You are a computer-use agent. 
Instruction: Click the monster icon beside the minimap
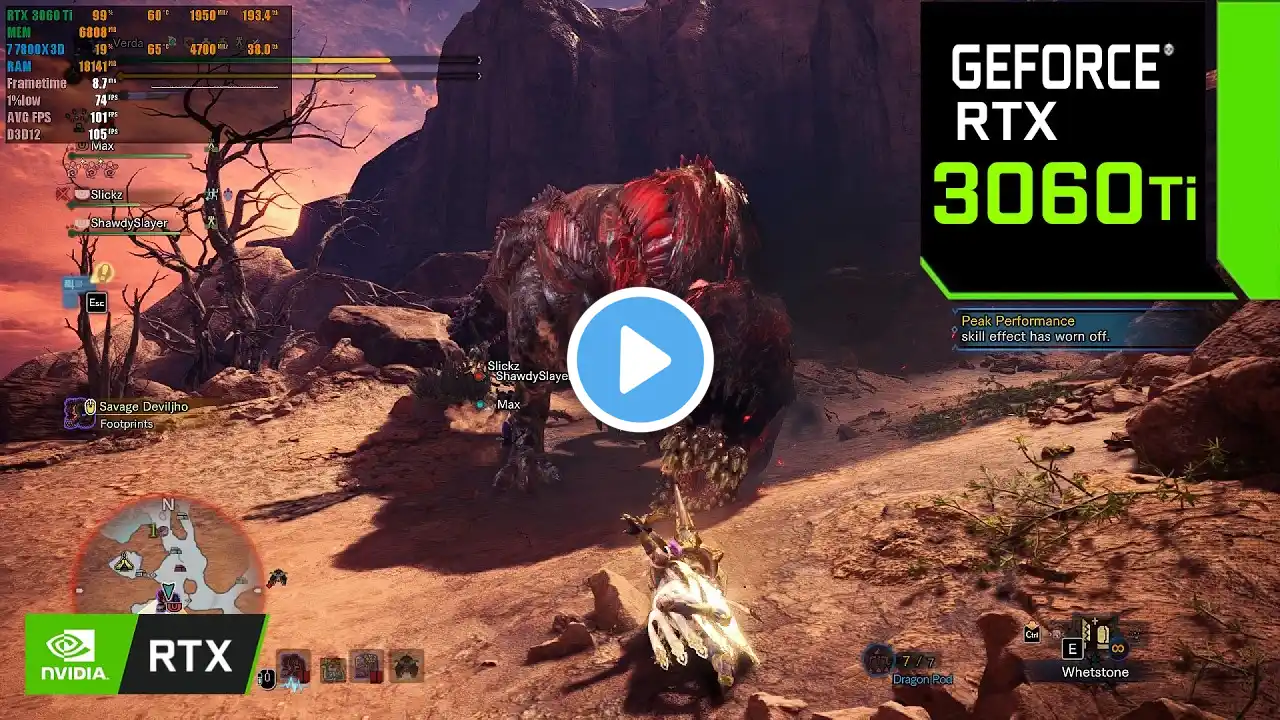[x=277, y=577]
